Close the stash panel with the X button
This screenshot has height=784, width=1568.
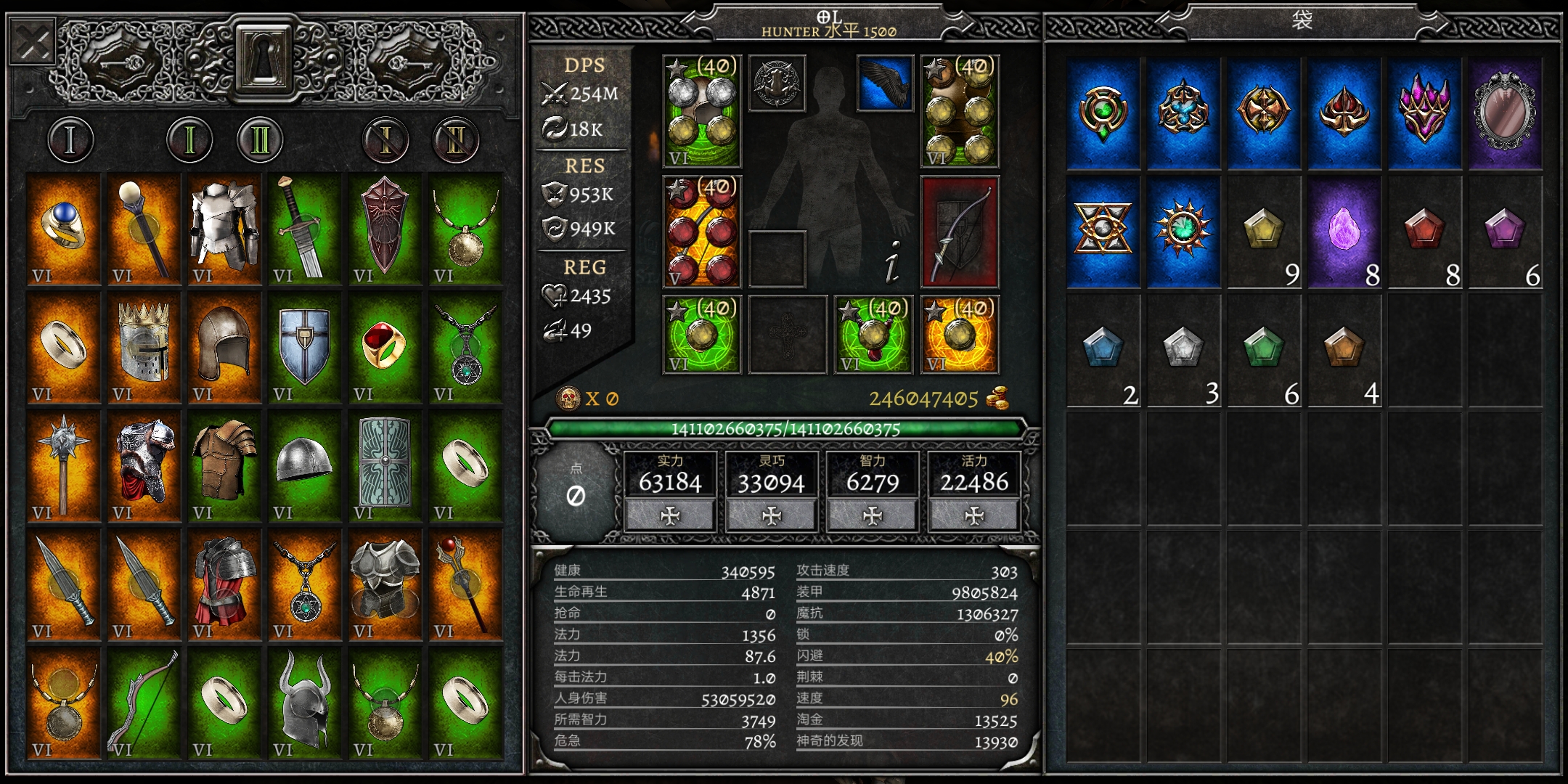[x=33, y=44]
